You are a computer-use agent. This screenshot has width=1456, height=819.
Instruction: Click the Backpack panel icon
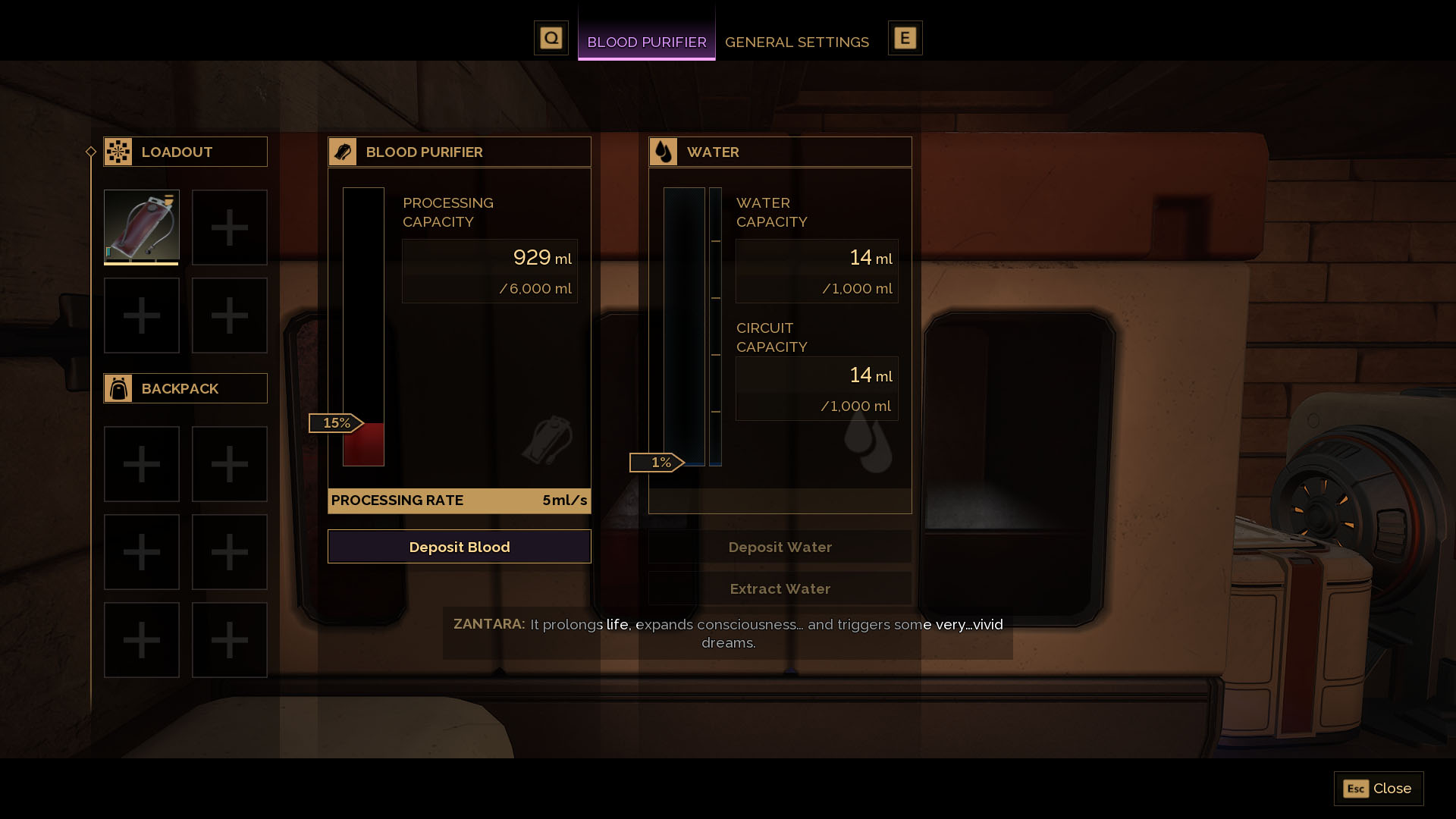(x=119, y=388)
